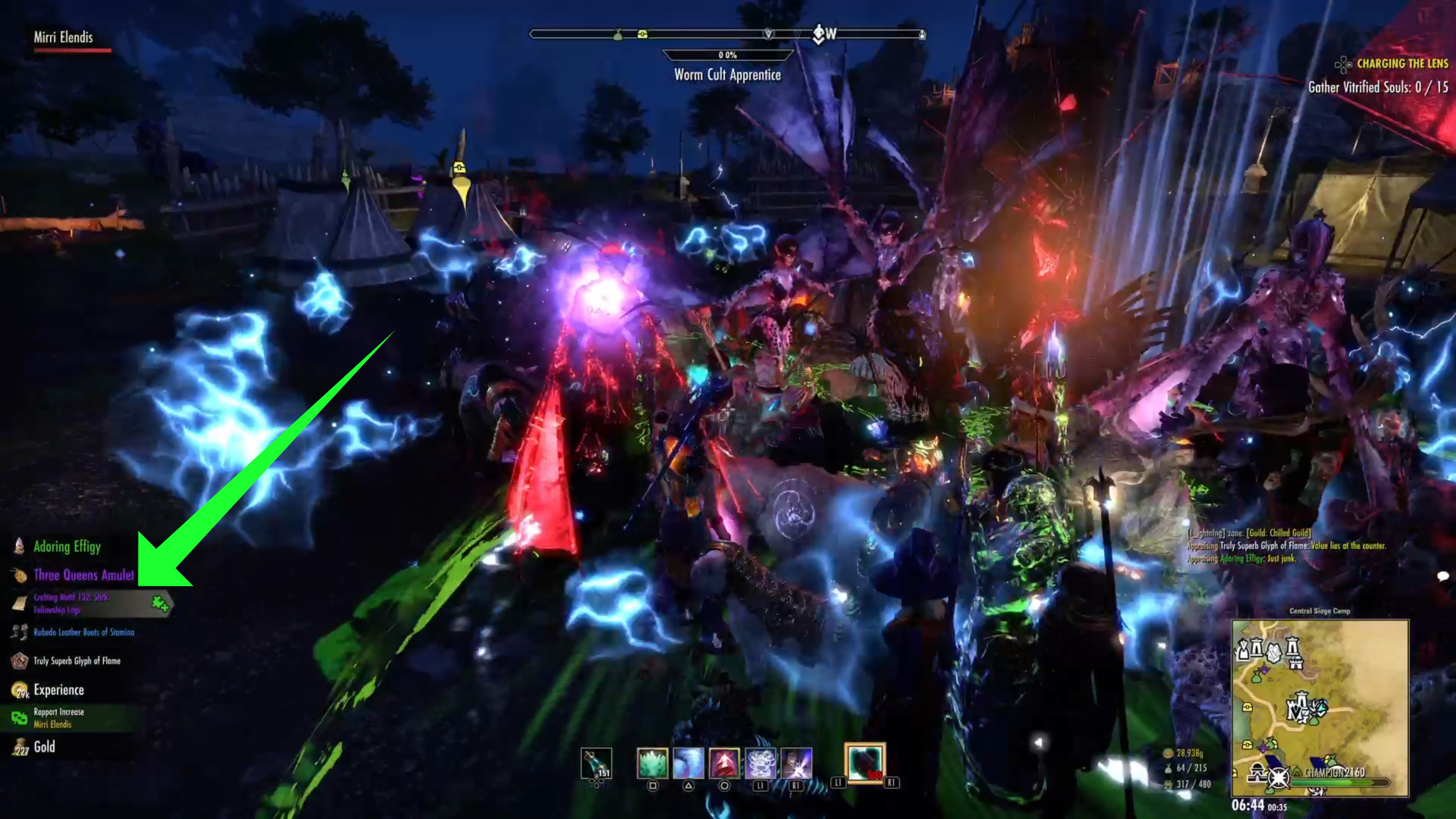Image resolution: width=1456 pixels, height=819 pixels.
Task: Use the quickslot potion with 151 count
Action: [596, 763]
